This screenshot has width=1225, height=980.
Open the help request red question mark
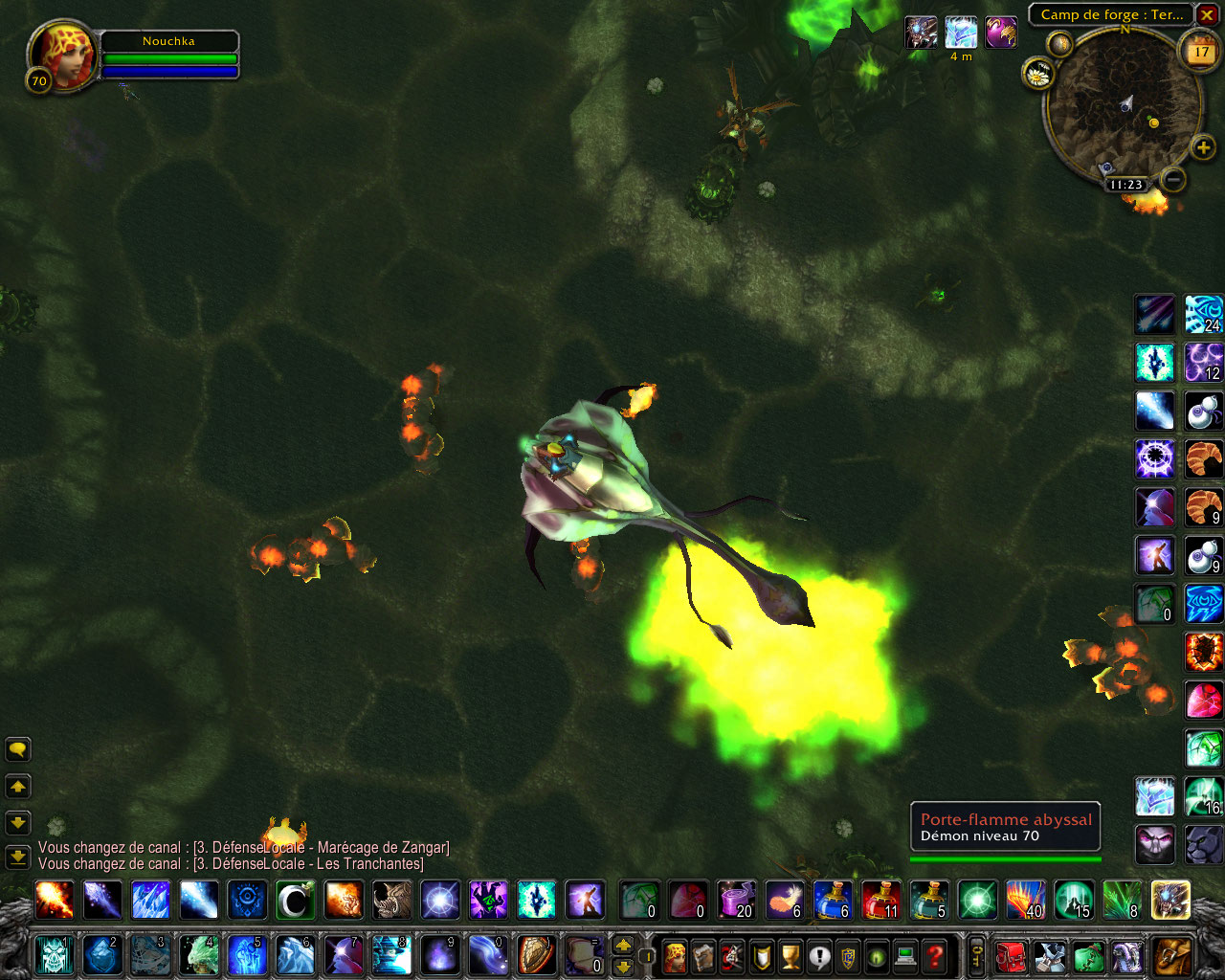[x=935, y=954]
